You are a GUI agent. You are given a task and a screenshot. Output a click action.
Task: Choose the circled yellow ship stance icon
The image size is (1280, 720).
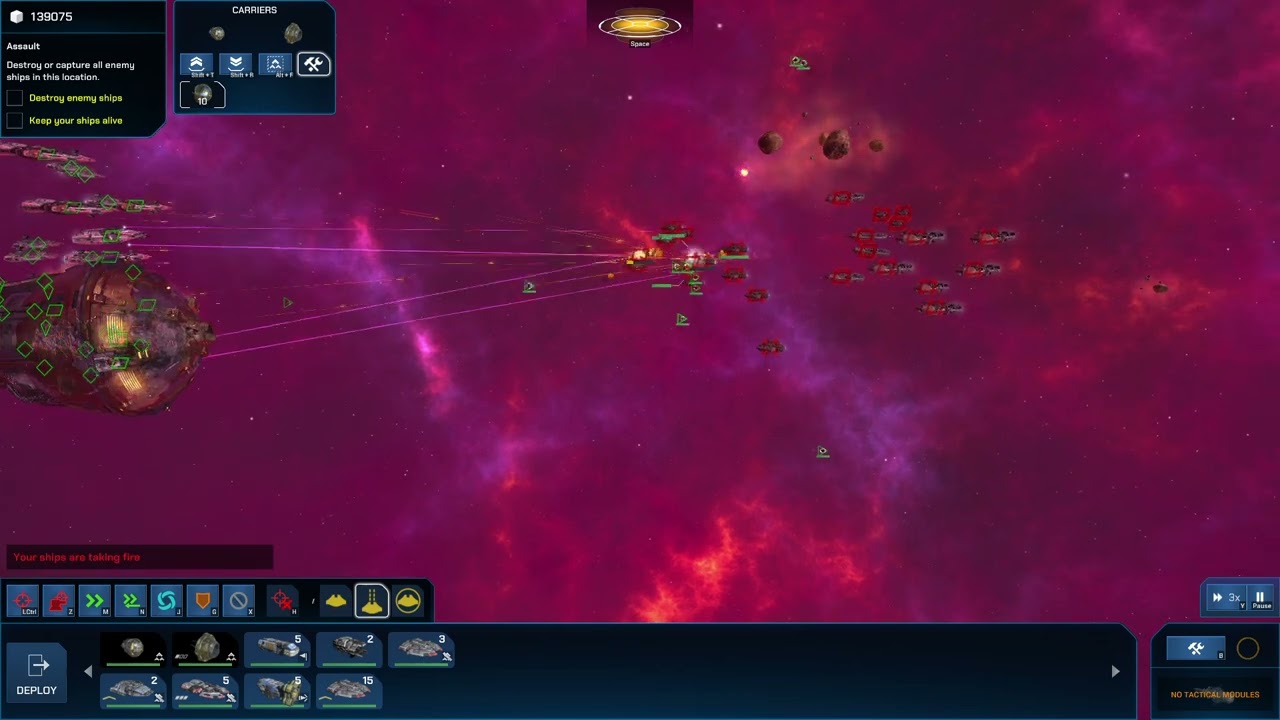(408, 601)
